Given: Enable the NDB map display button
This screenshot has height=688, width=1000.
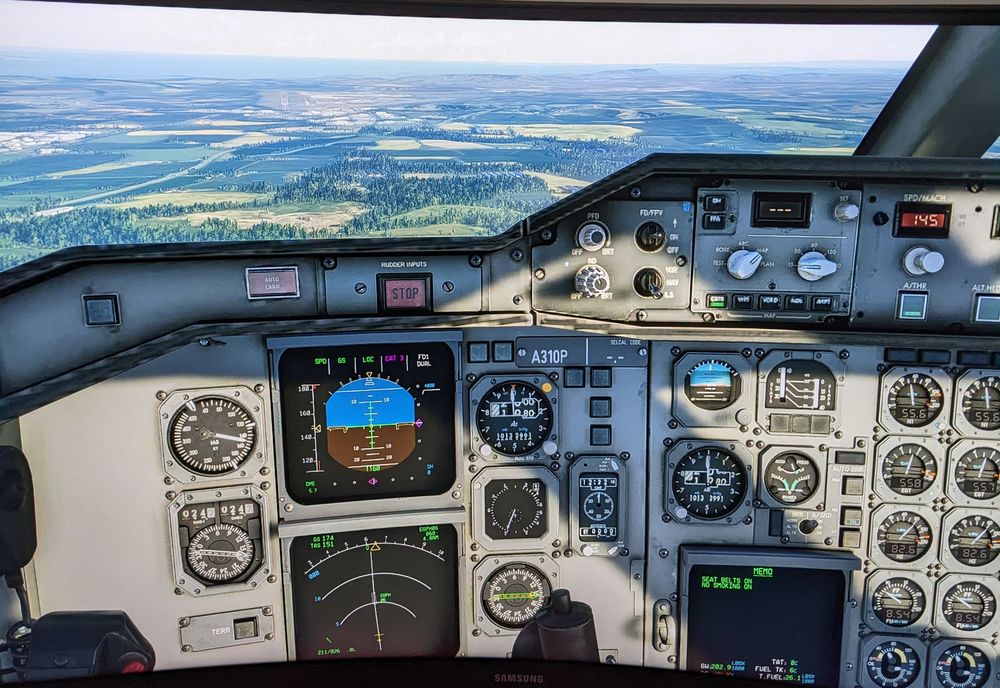Looking at the screenshot, I should [x=795, y=301].
